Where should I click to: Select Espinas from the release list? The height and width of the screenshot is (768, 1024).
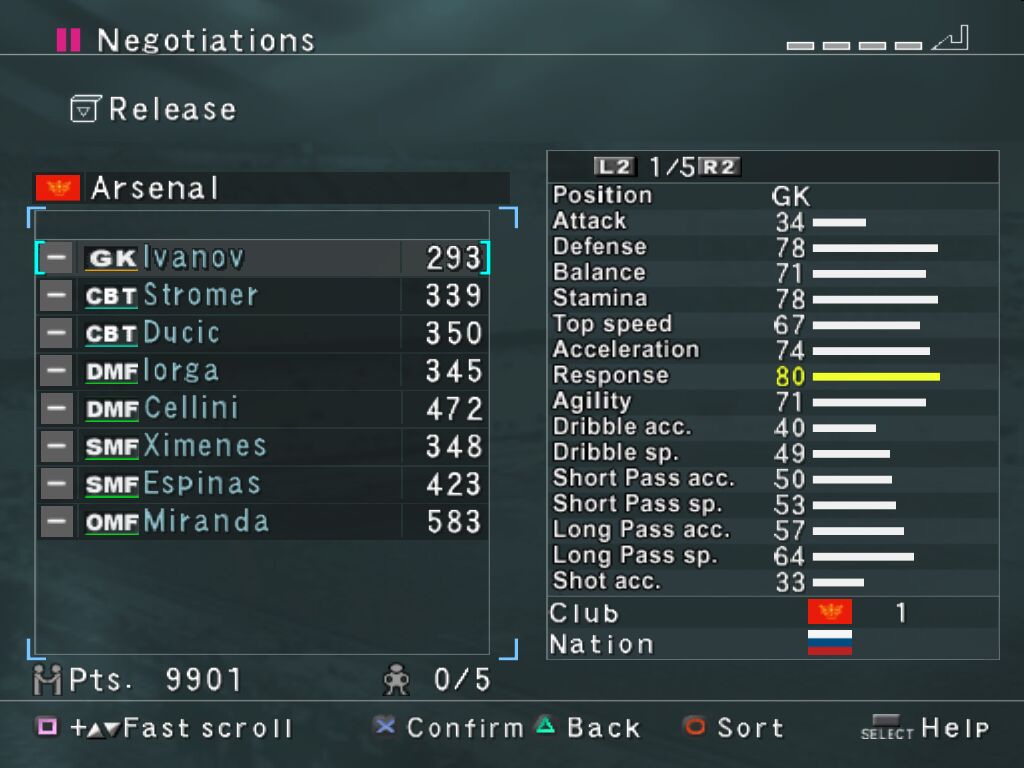pos(262,484)
